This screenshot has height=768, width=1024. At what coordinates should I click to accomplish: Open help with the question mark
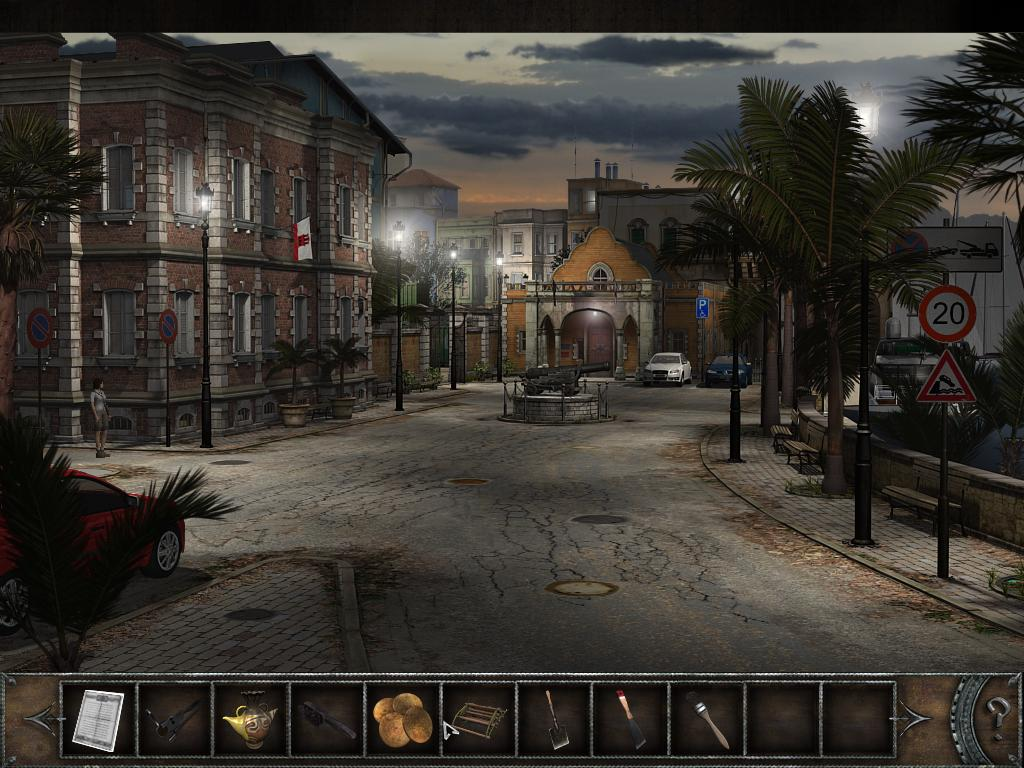pyautogui.click(x=997, y=717)
